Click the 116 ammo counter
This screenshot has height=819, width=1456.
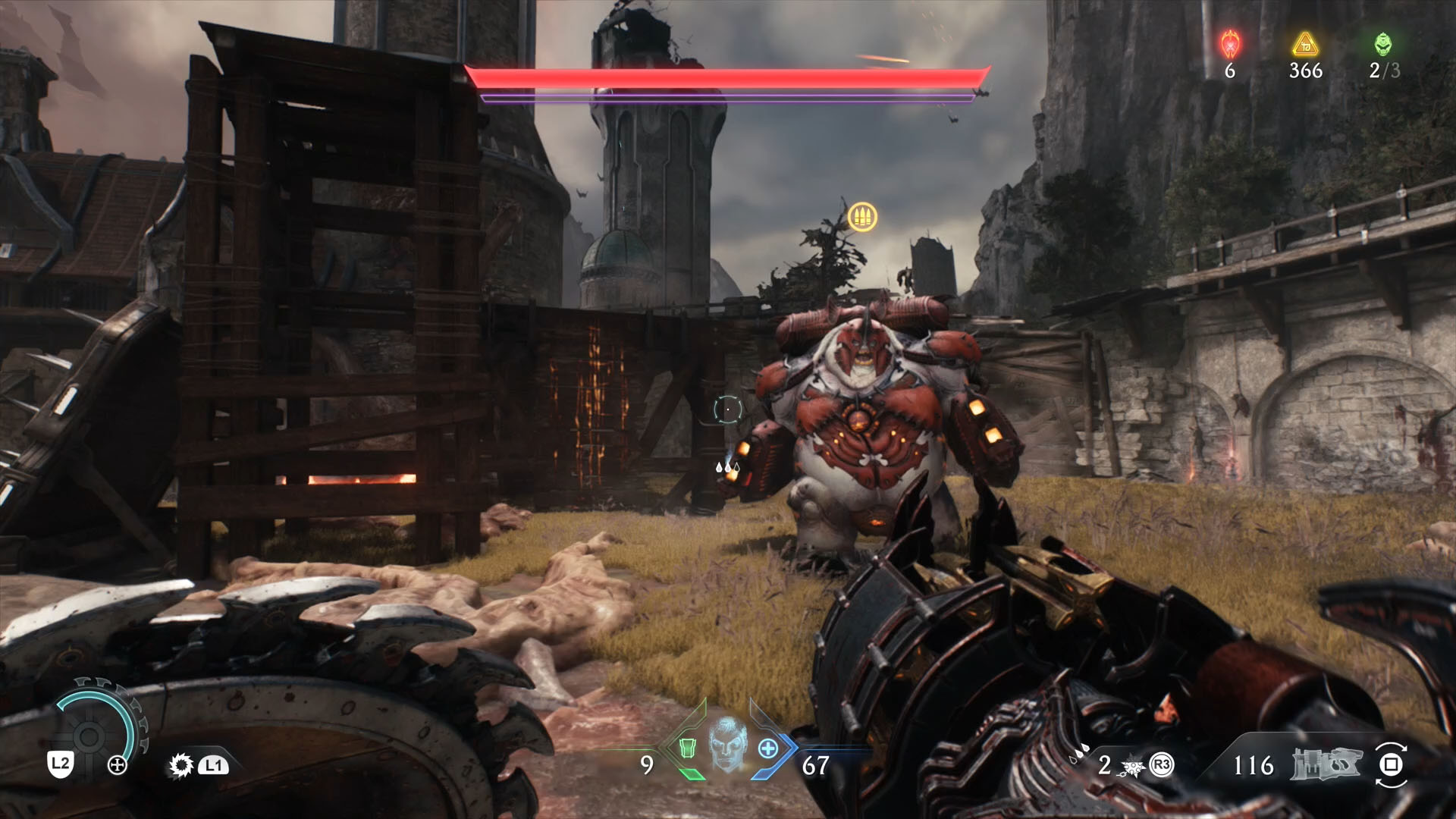click(x=1254, y=766)
